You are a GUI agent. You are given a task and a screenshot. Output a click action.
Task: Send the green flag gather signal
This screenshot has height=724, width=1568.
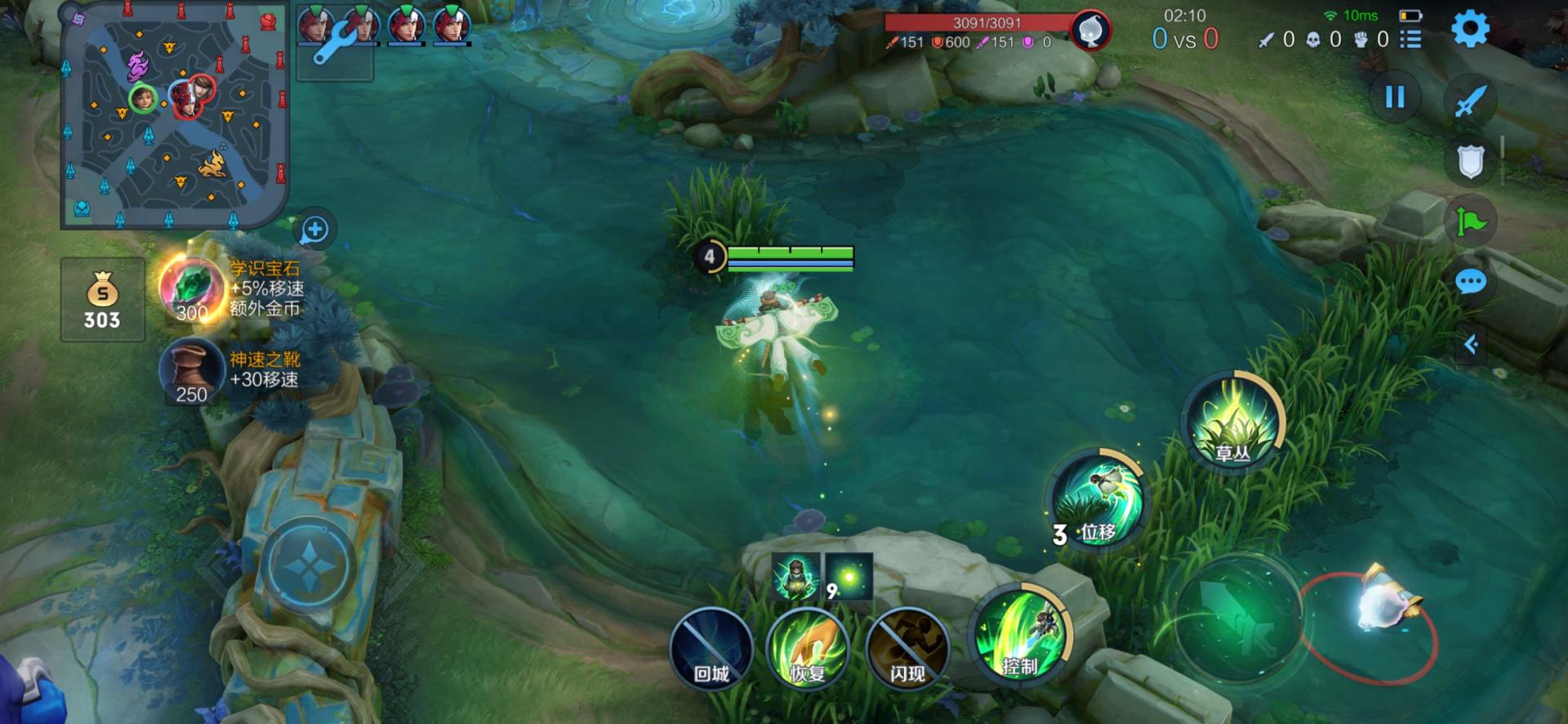coord(1470,221)
